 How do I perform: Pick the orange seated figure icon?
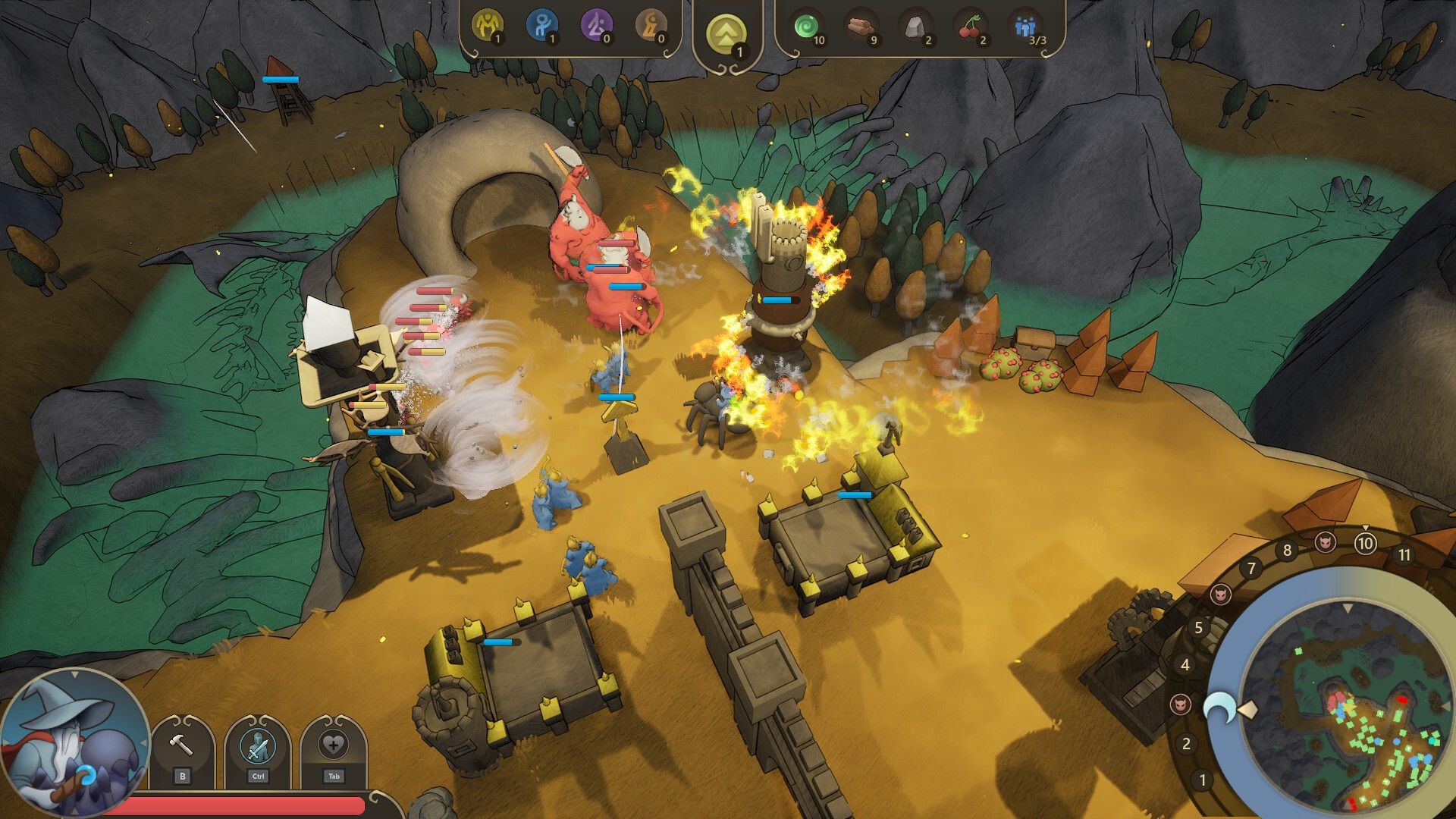click(x=651, y=27)
